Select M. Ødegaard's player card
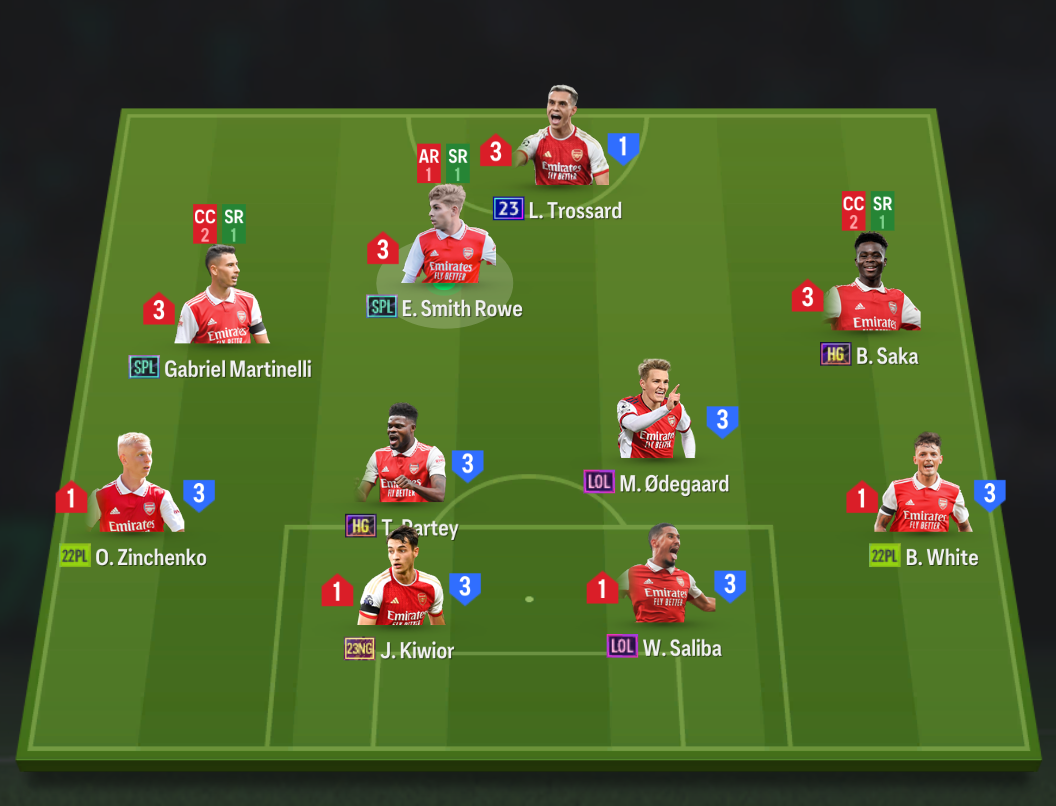Viewport: 1056px width, 806px height. 656,415
